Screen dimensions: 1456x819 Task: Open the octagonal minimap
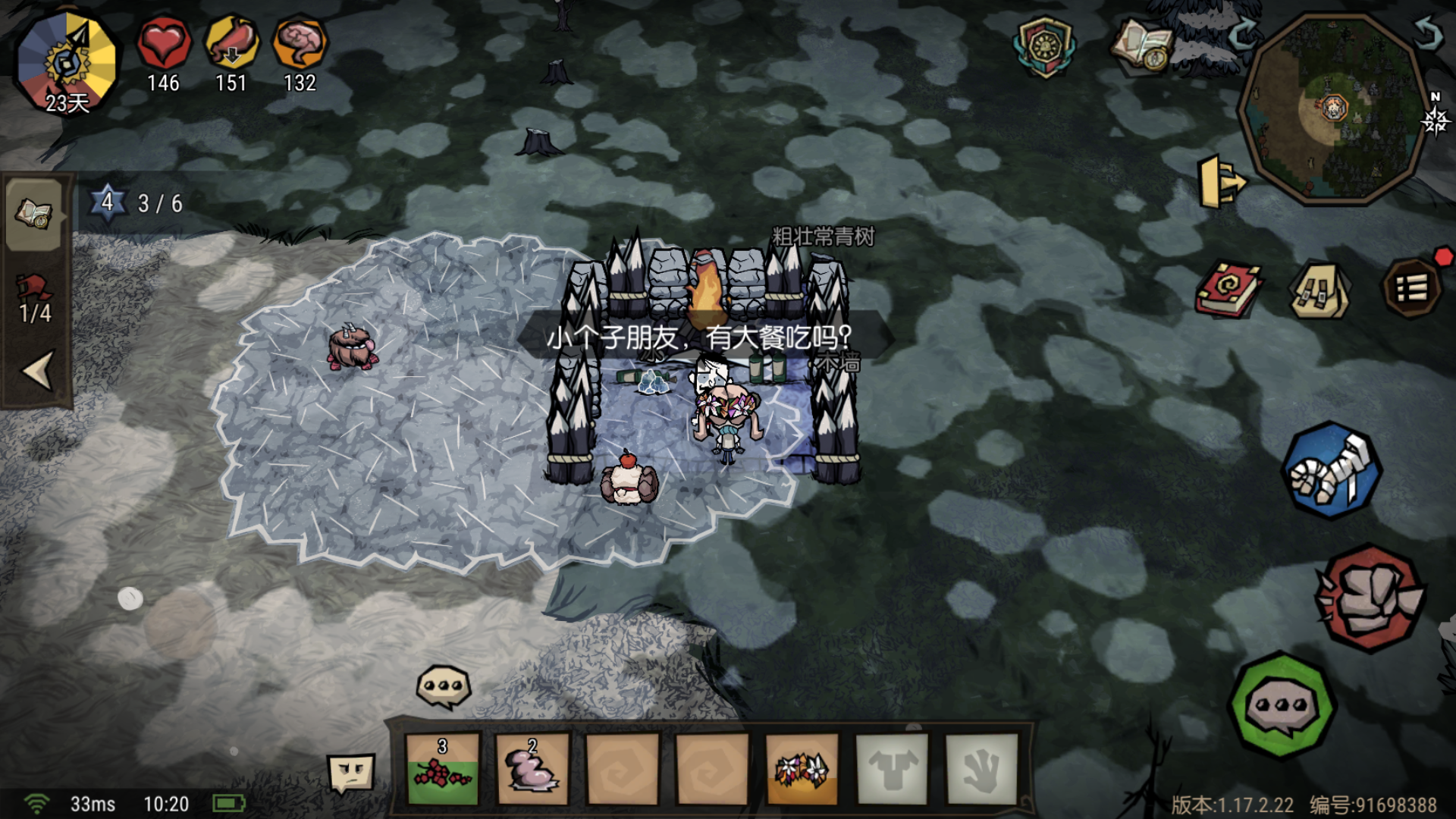[x=1333, y=110]
